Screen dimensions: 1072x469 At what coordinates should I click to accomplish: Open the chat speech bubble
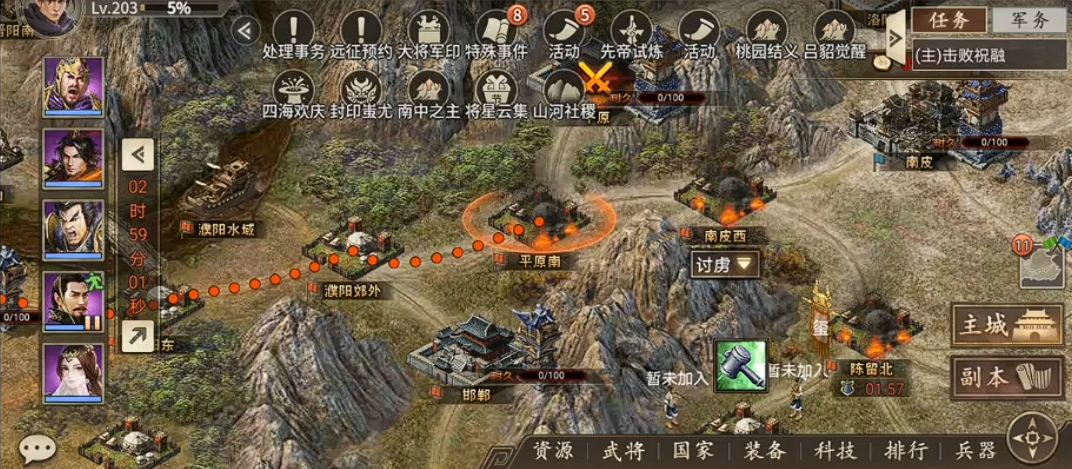pyautogui.click(x=37, y=447)
